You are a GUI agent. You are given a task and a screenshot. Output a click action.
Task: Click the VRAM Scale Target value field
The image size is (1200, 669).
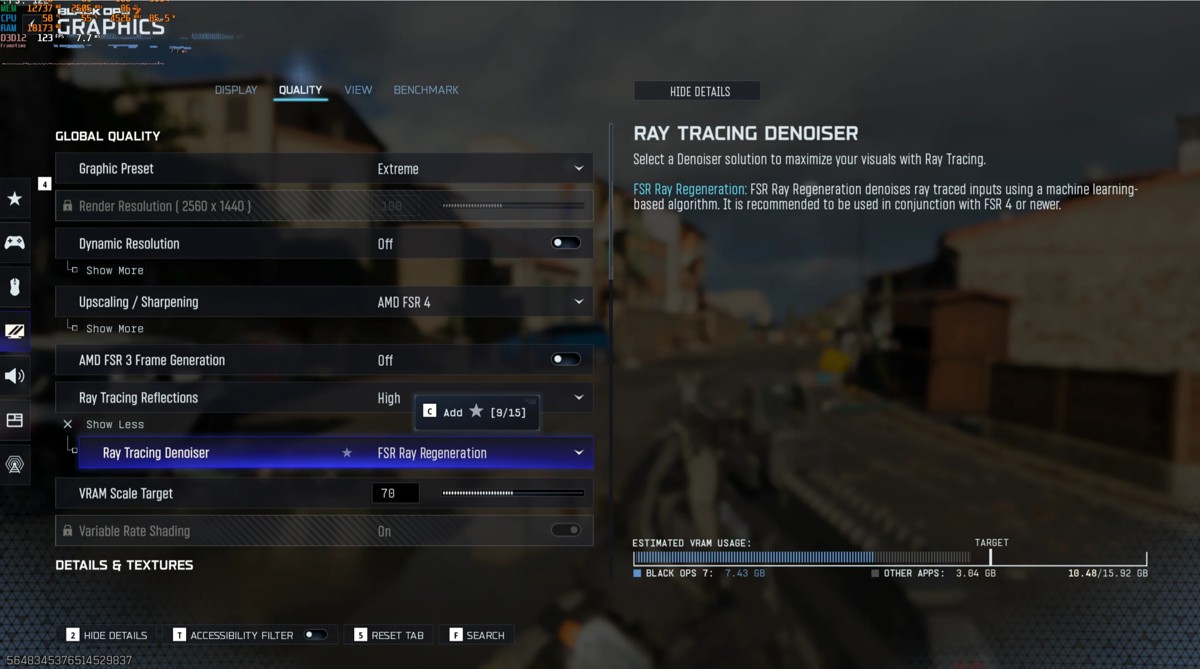click(x=395, y=493)
